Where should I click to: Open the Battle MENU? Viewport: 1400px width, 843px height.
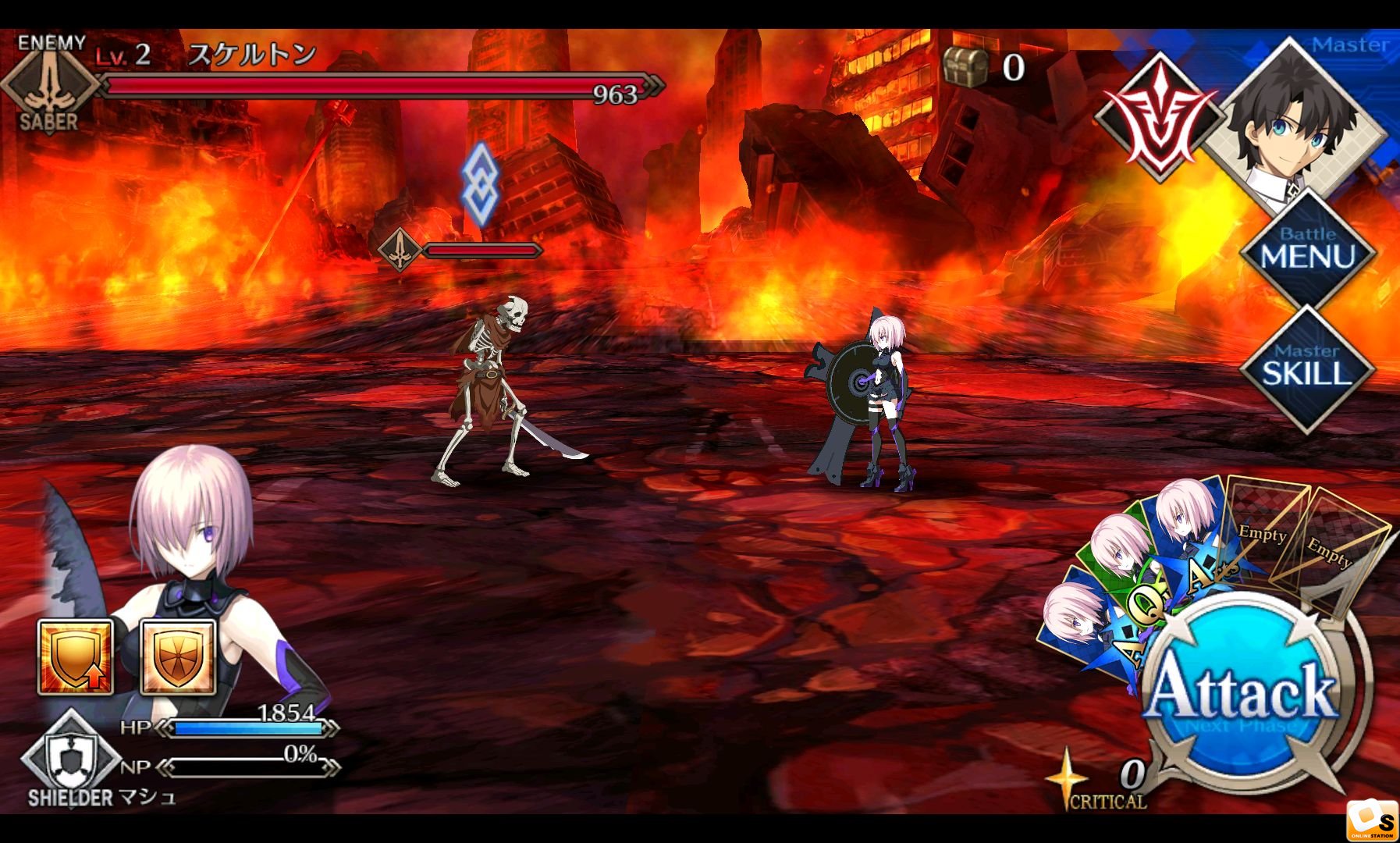tap(1307, 251)
